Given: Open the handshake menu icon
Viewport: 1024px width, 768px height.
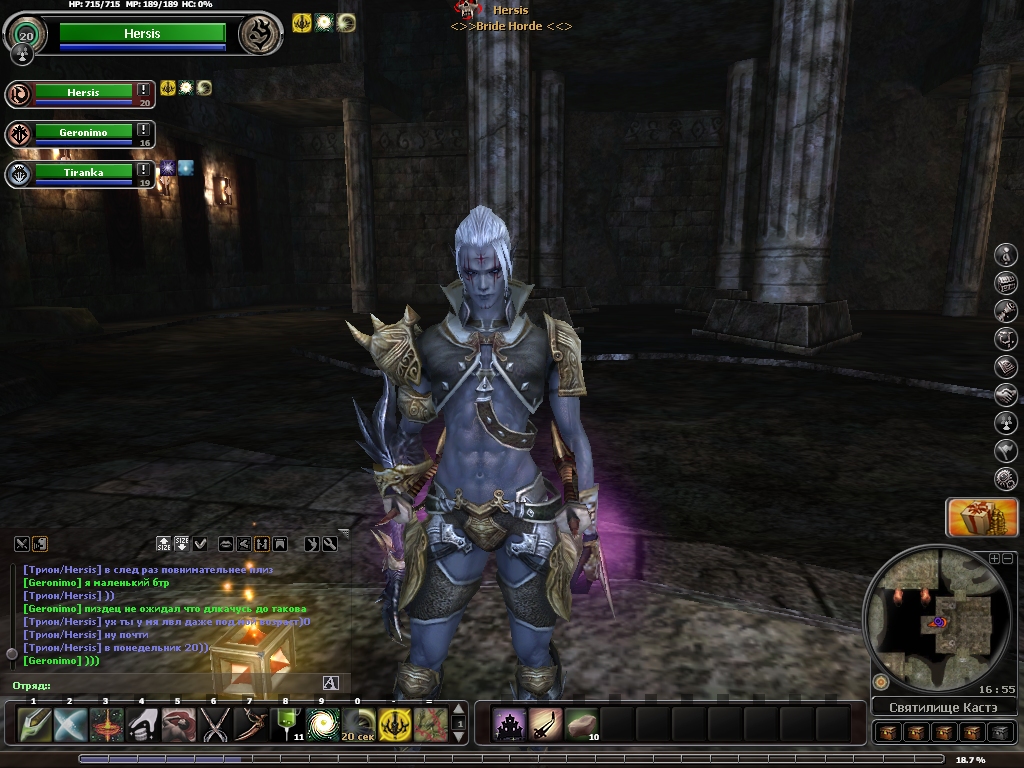Looking at the screenshot, I should (x=1006, y=395).
